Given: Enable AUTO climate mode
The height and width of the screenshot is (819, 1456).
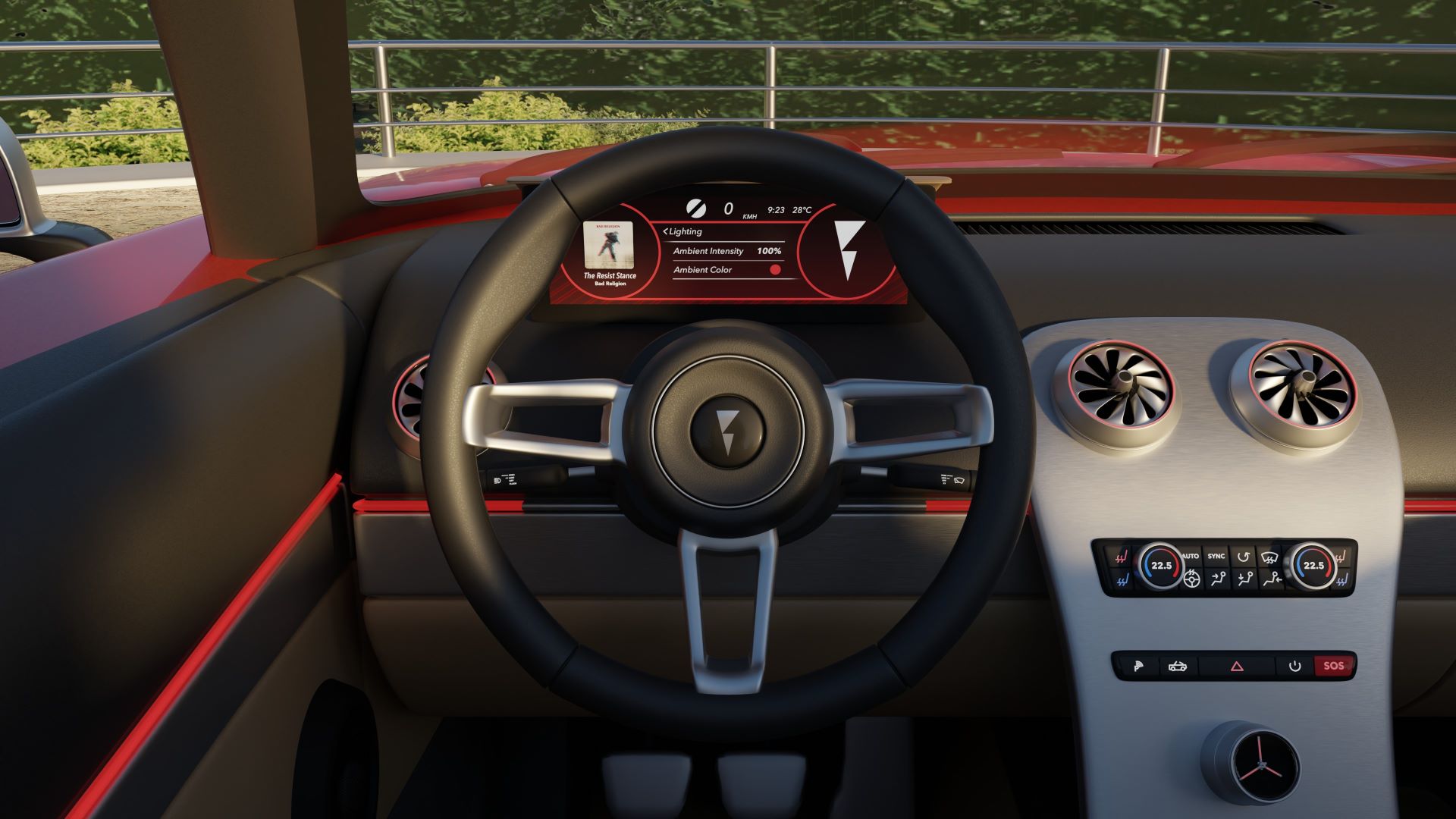Looking at the screenshot, I should (x=1191, y=557).
